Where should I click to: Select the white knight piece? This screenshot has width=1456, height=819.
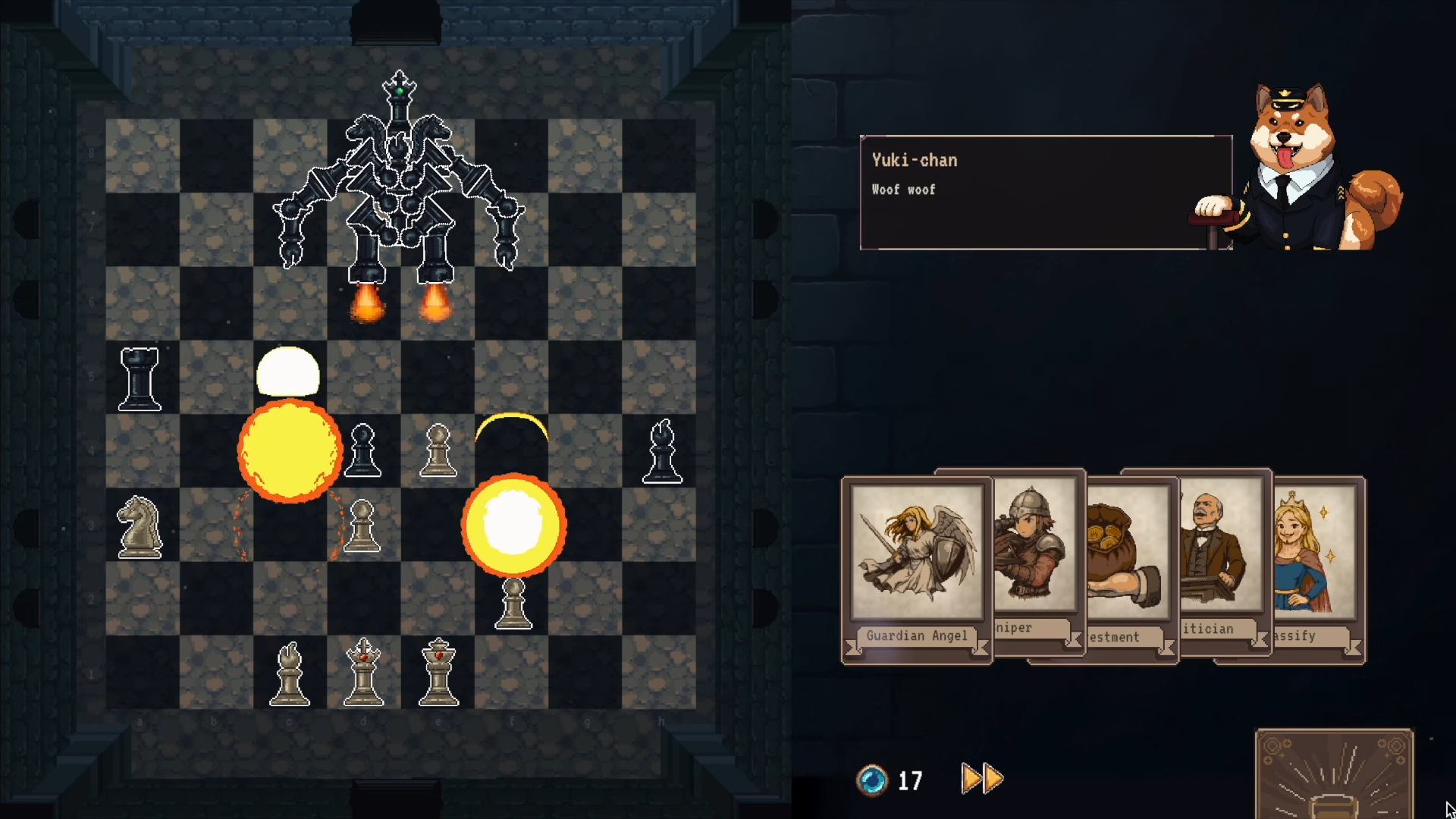[140, 527]
